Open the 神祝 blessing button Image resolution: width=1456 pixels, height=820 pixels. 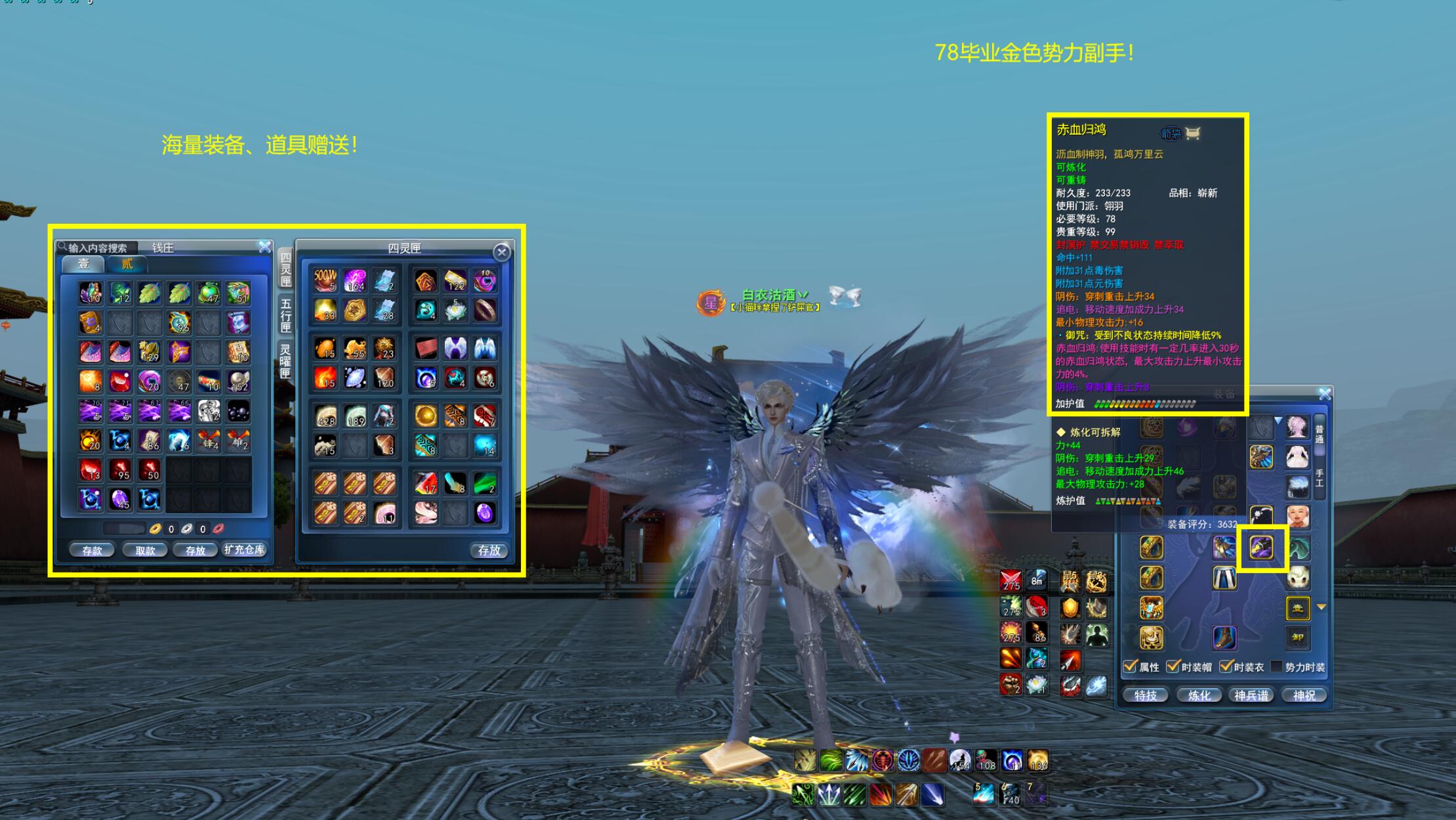point(1304,695)
